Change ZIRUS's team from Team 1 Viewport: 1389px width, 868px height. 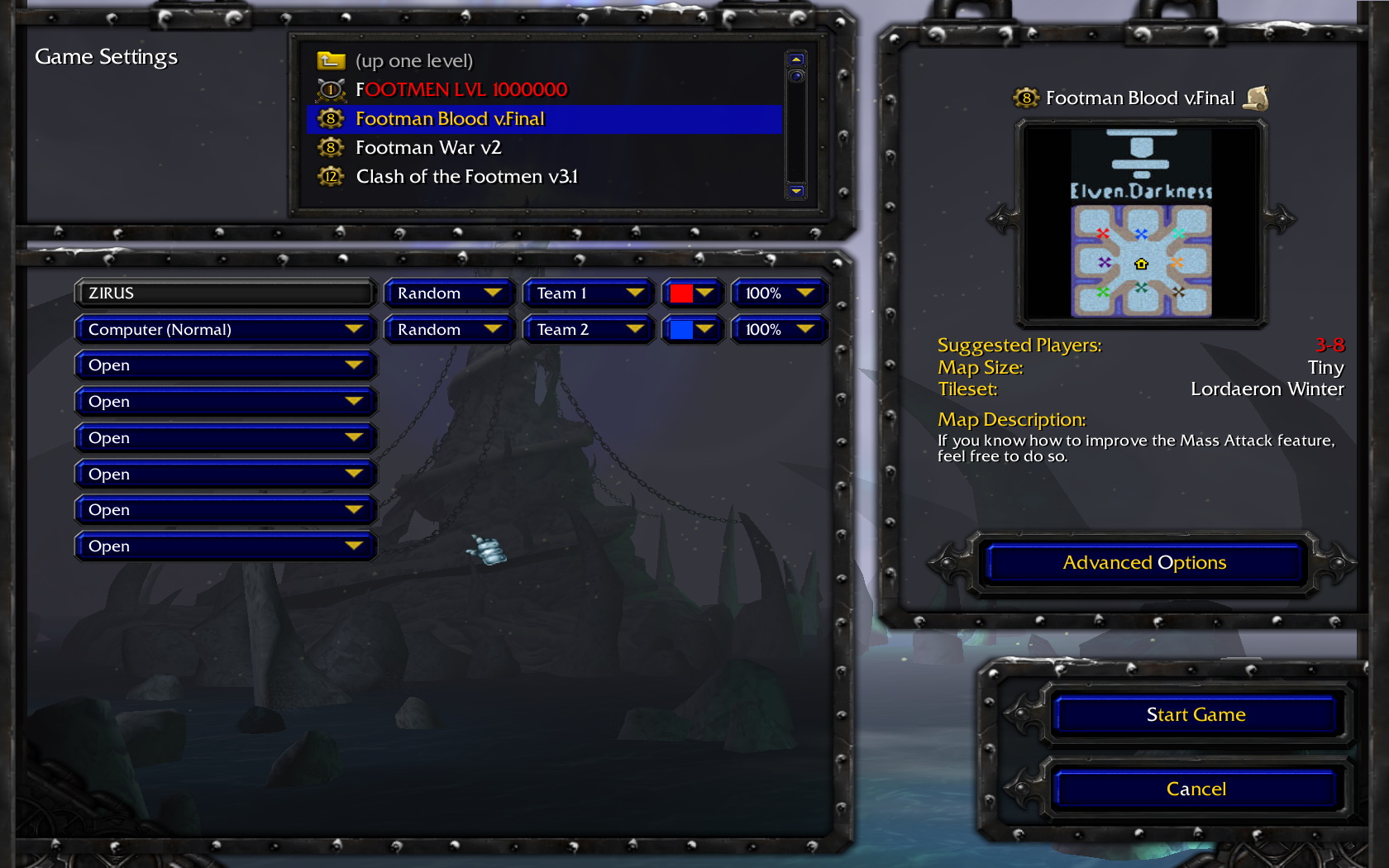tap(589, 293)
